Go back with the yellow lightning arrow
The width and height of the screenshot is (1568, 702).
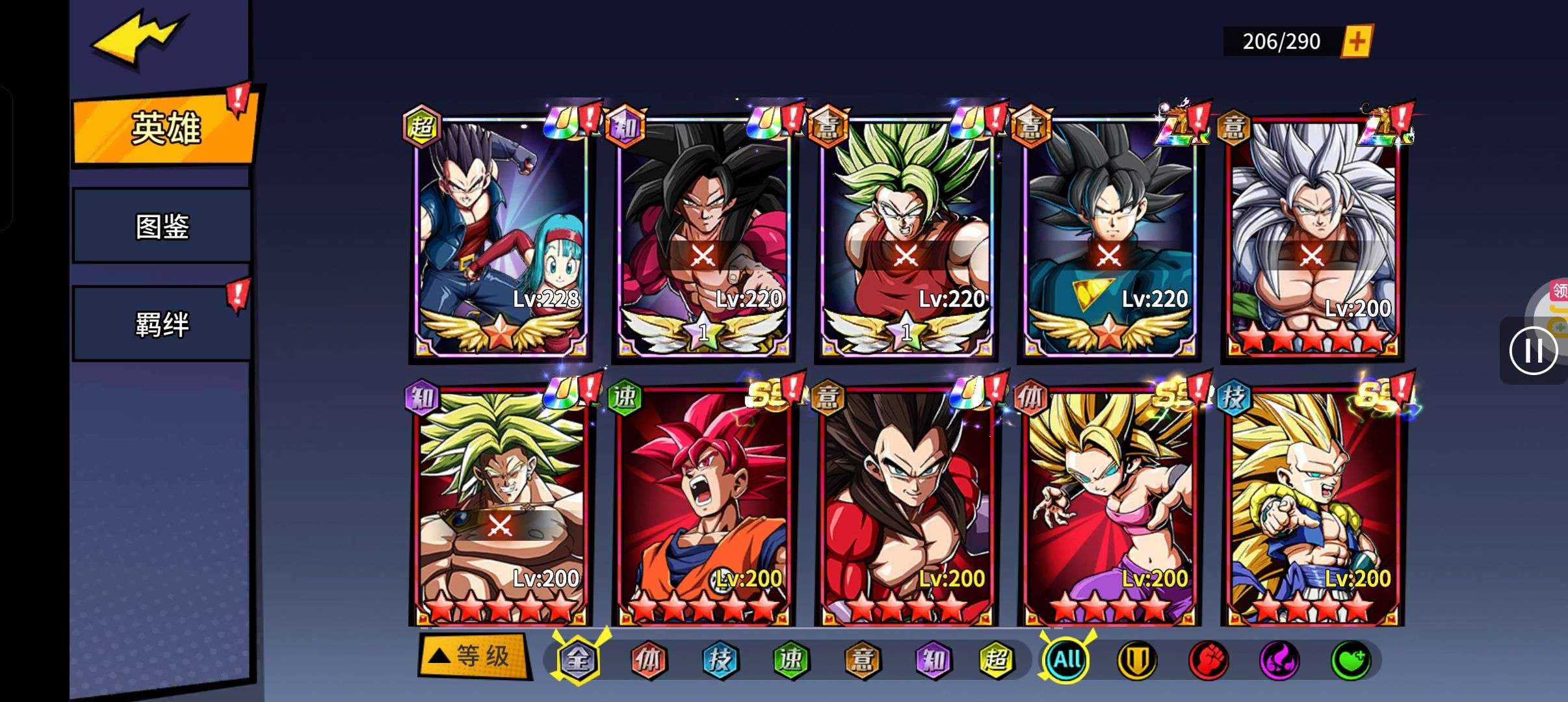coord(139,39)
